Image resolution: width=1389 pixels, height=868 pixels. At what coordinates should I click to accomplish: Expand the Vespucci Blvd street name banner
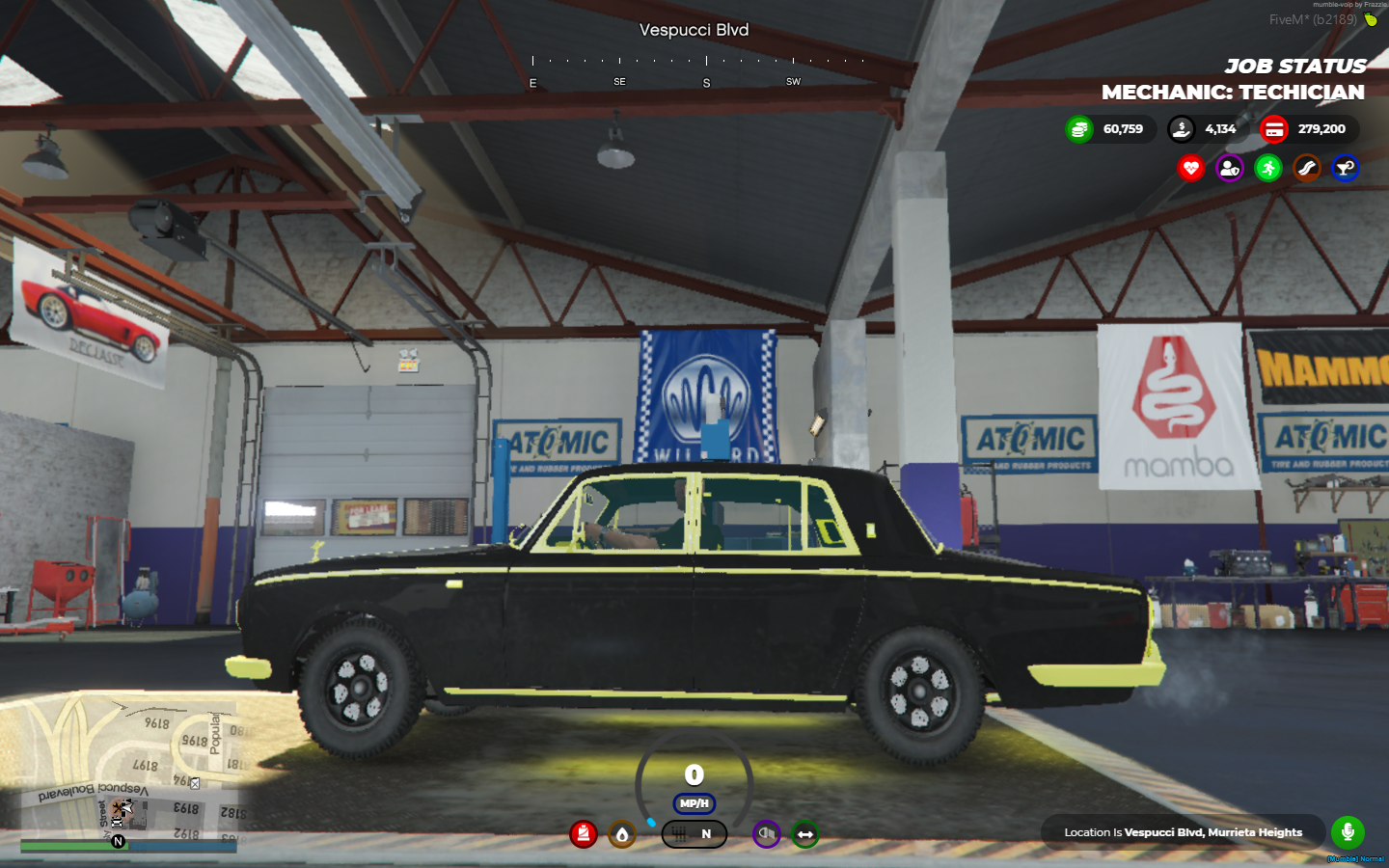(693, 30)
